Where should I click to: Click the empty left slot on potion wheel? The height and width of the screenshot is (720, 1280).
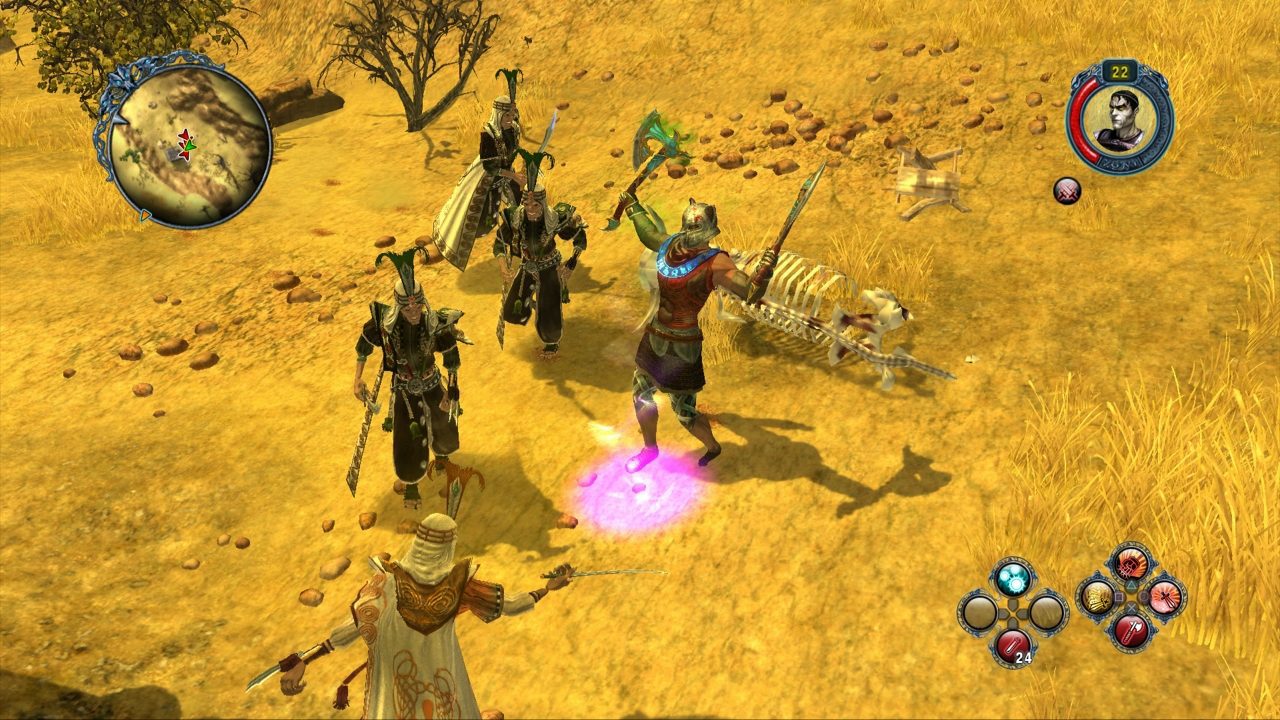978,610
